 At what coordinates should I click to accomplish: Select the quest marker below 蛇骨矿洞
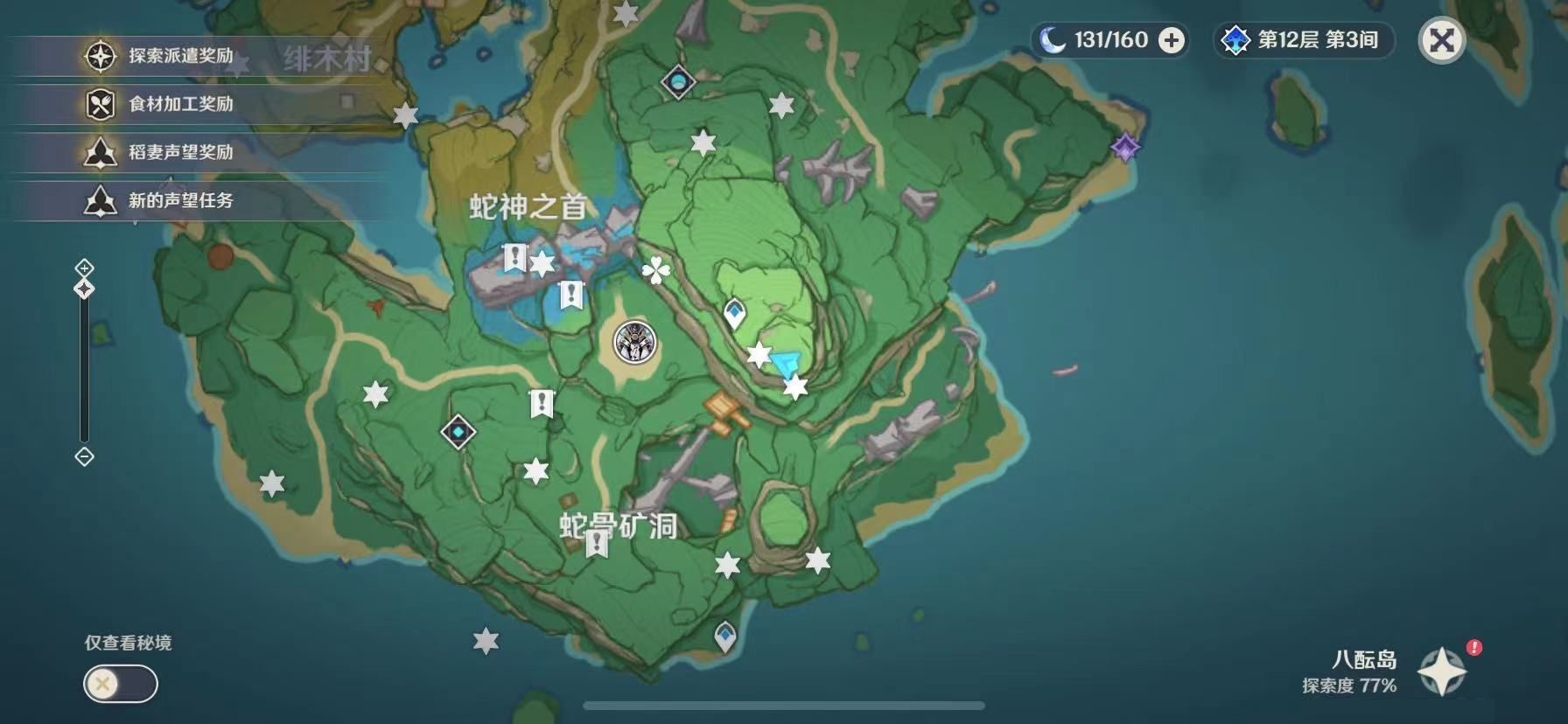point(597,544)
